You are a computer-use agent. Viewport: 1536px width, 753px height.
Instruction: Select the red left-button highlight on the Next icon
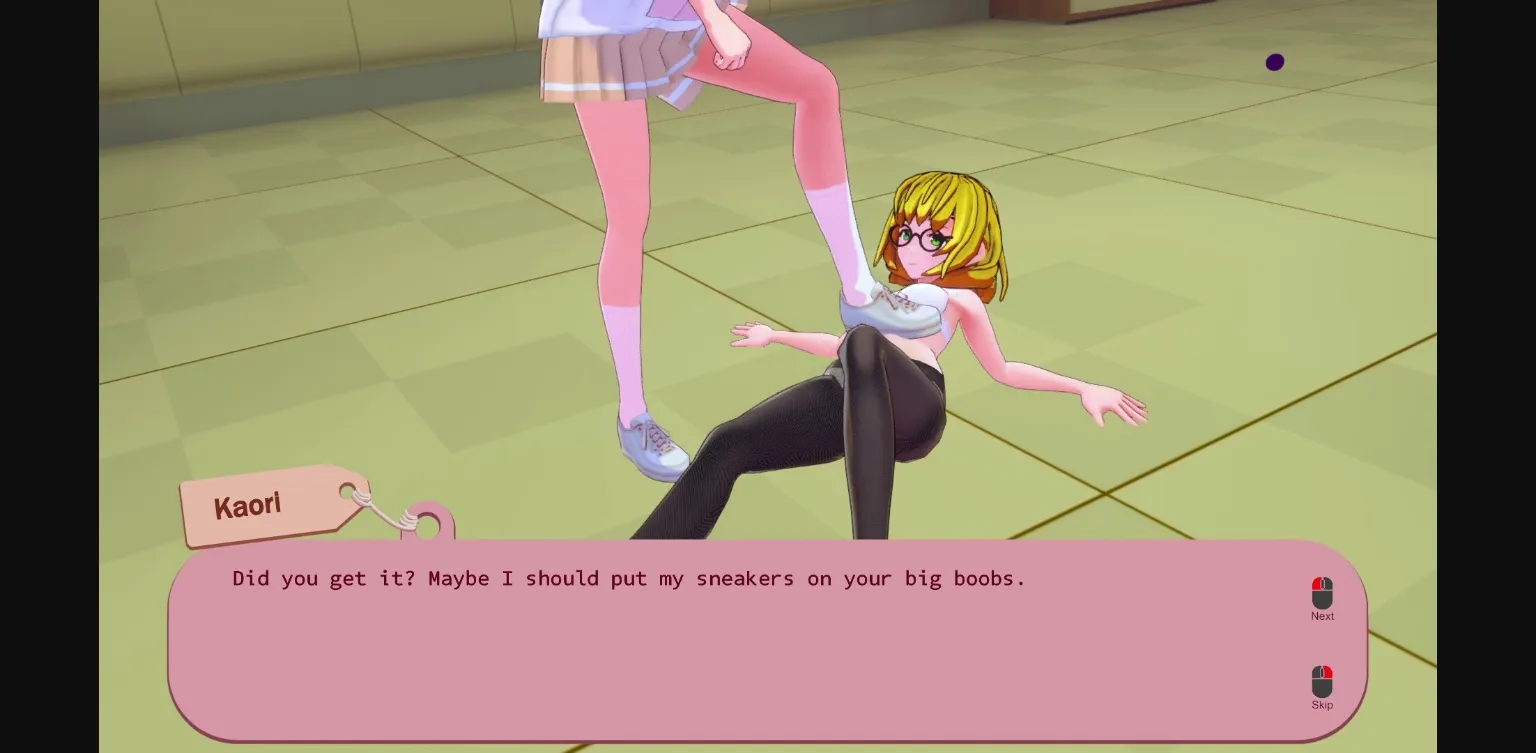[x=1318, y=585]
